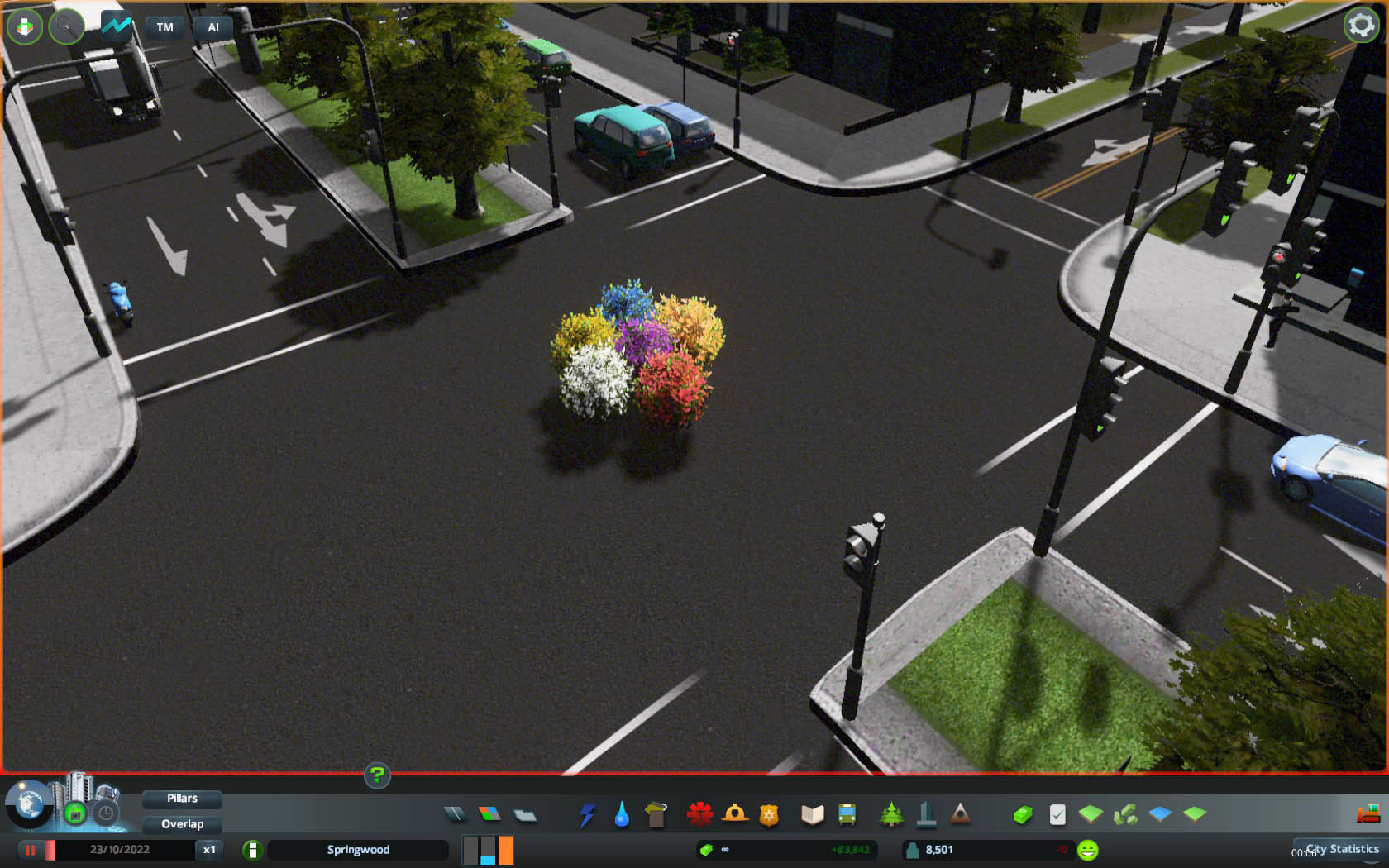The width and height of the screenshot is (1389, 868).
Task: Click the magnifying glass search button
Action: coord(66,26)
